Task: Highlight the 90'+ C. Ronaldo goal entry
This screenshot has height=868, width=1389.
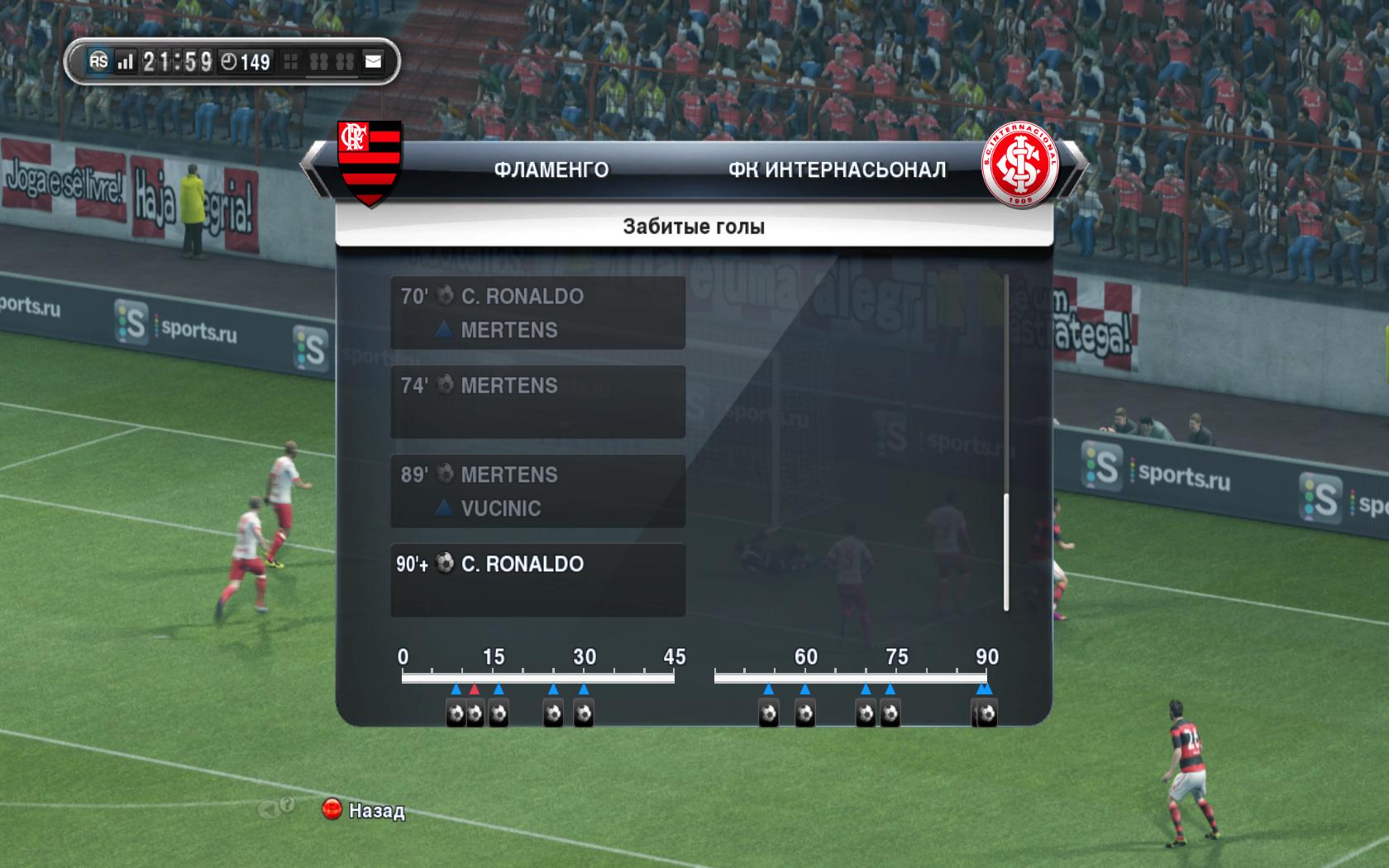Action: click(537, 579)
